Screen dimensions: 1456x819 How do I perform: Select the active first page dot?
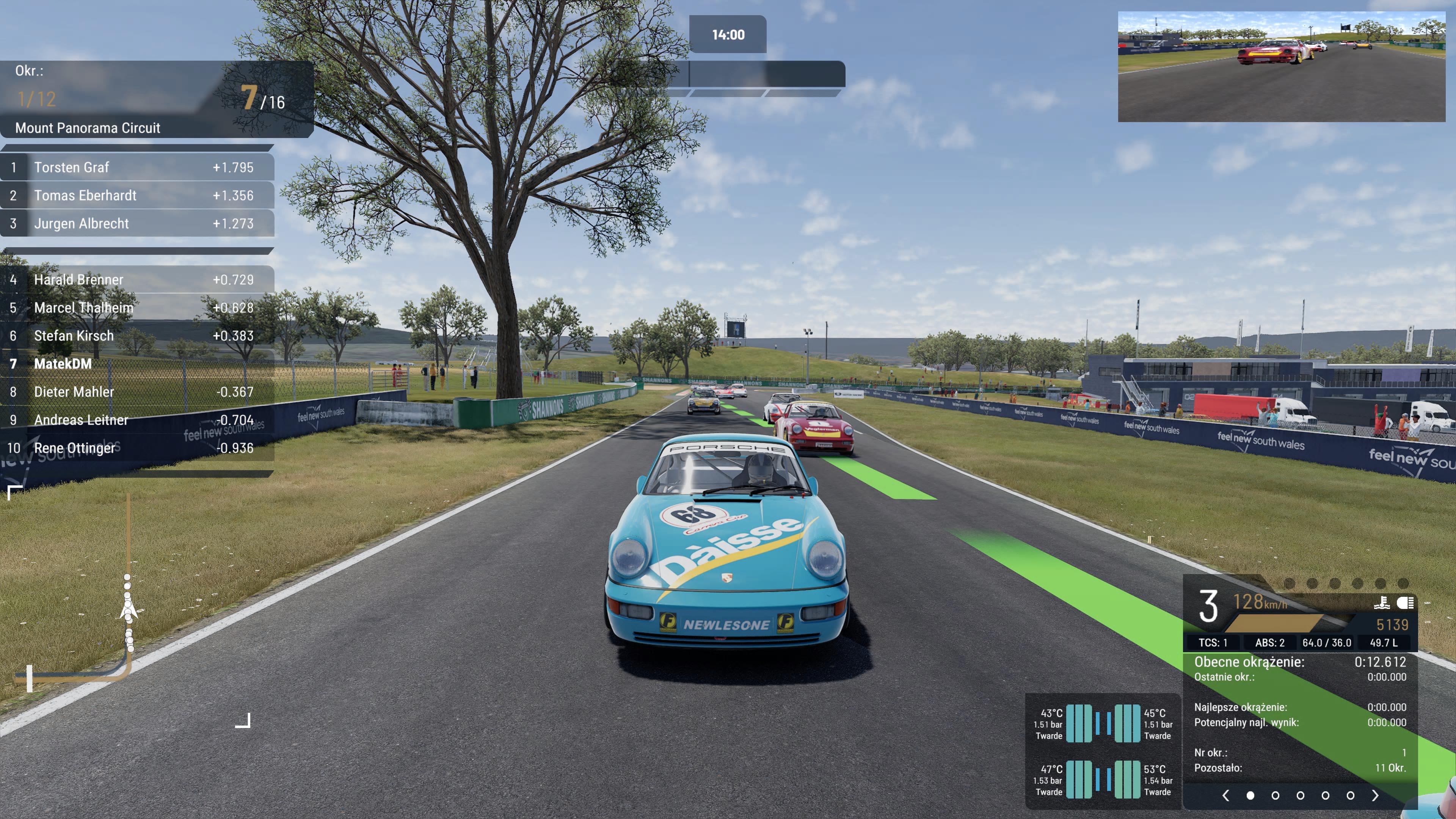point(1250,795)
